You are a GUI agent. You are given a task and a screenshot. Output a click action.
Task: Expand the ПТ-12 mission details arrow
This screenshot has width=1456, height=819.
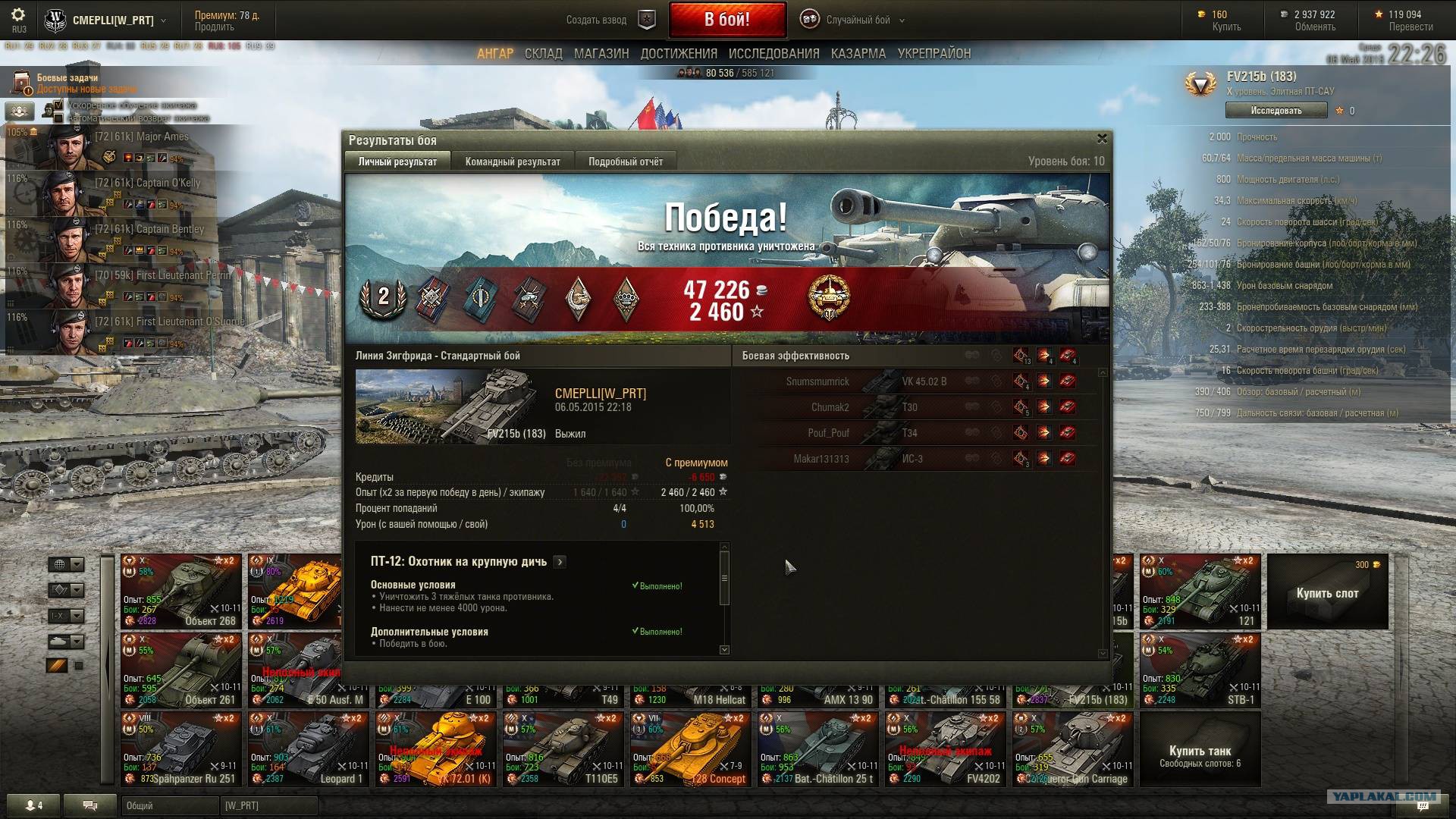pyautogui.click(x=560, y=562)
